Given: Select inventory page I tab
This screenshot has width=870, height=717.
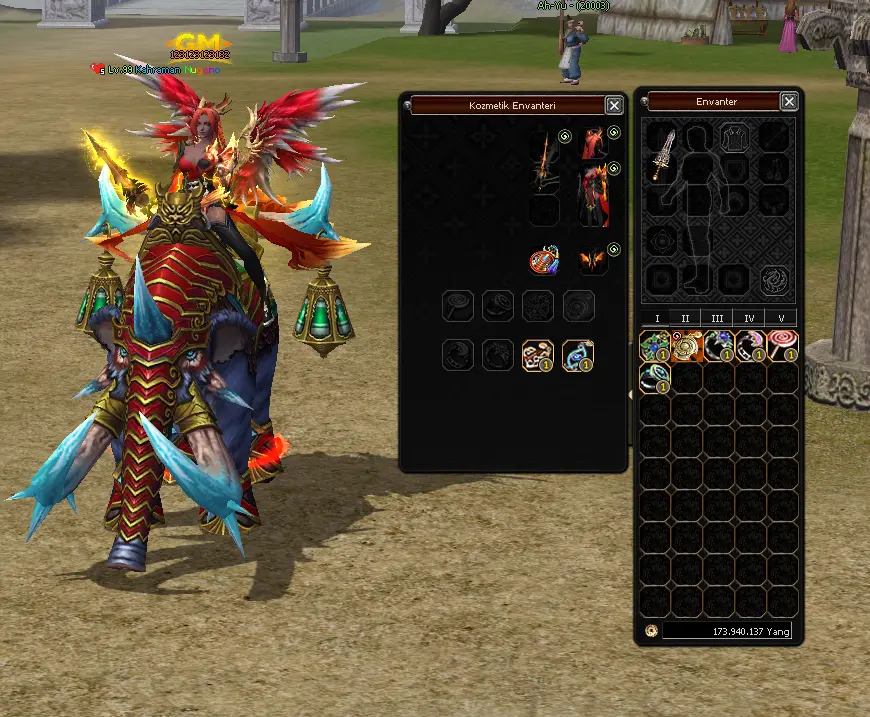Looking at the screenshot, I should click(656, 318).
